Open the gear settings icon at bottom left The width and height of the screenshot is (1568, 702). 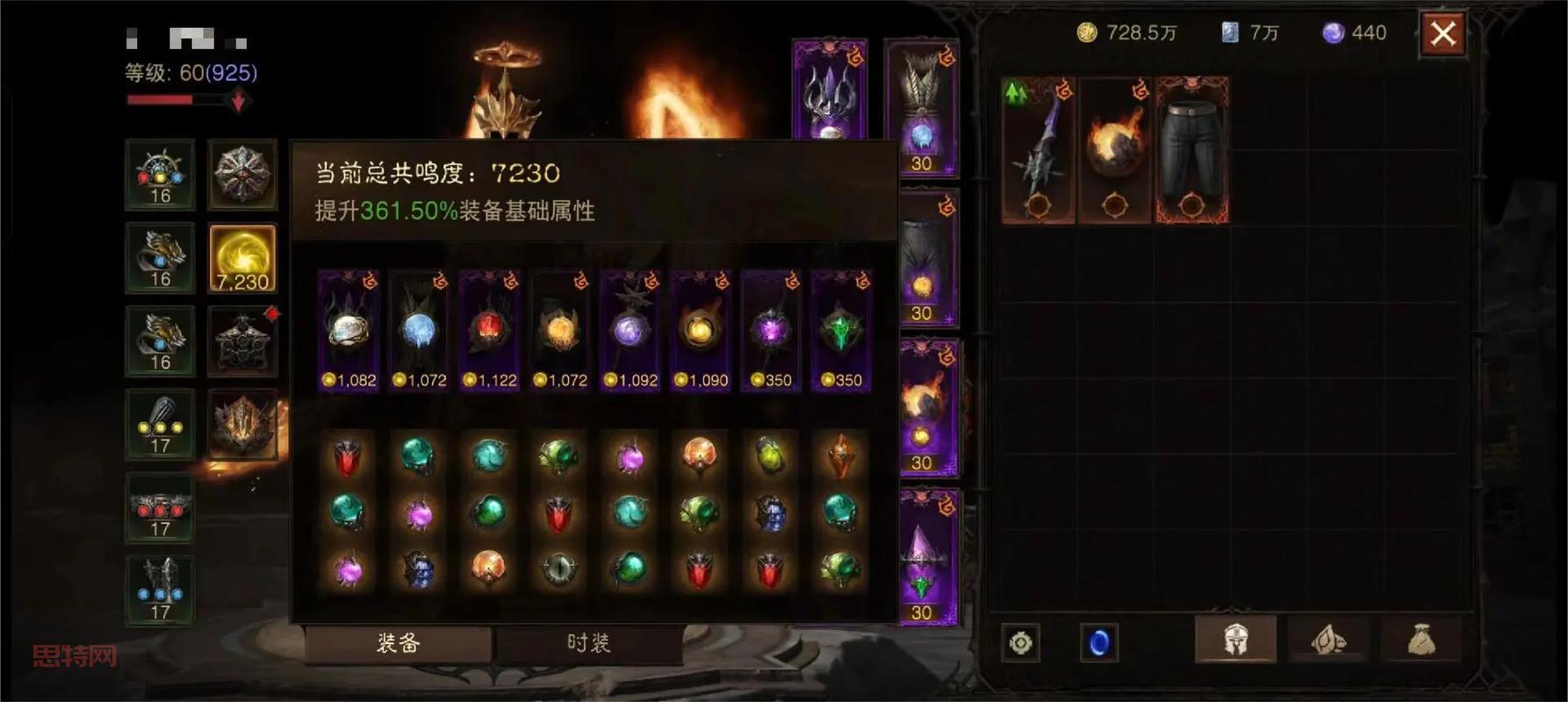pos(1018,642)
